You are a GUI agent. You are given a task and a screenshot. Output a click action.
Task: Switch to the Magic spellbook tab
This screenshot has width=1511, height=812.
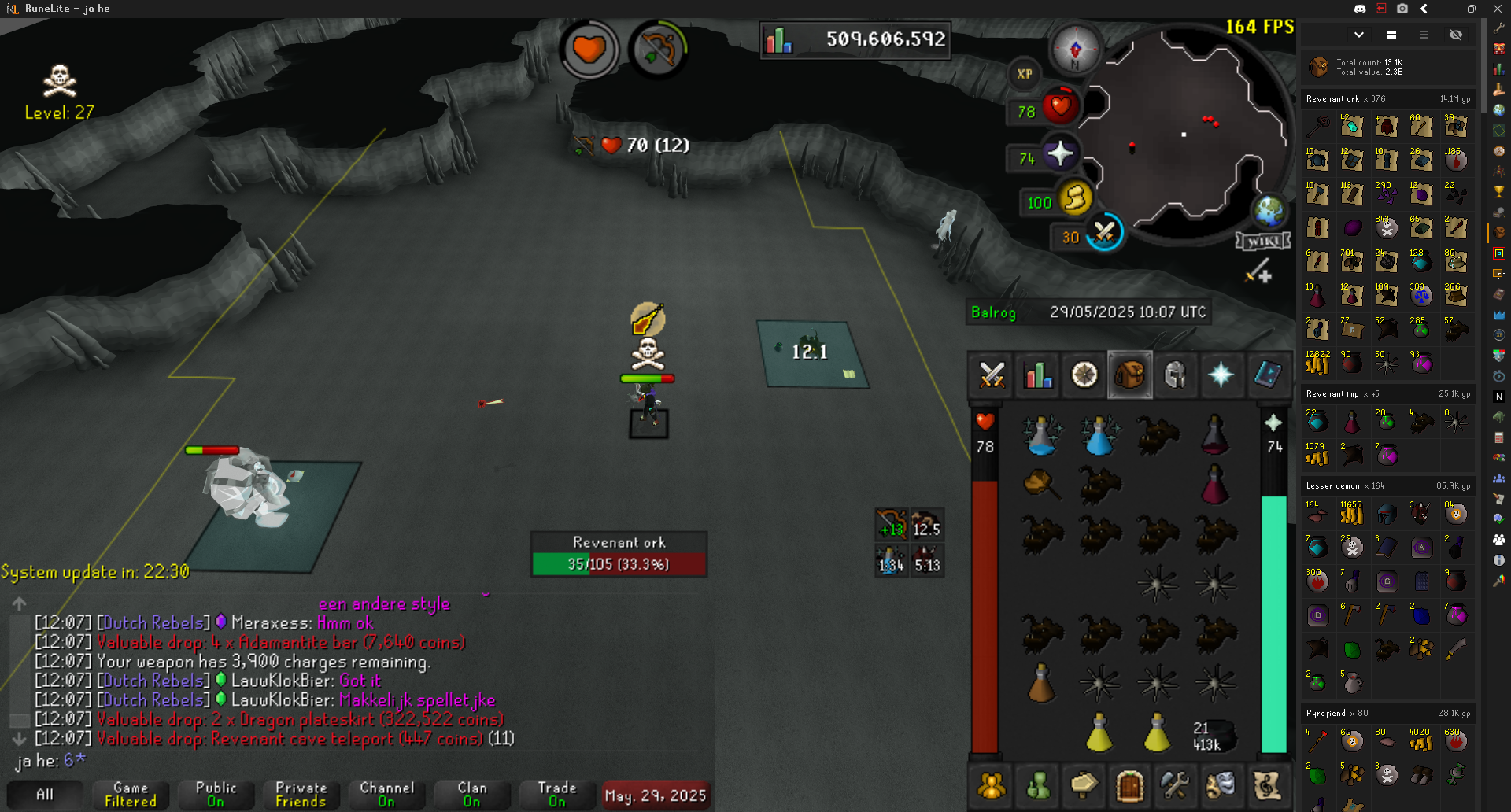[1267, 375]
